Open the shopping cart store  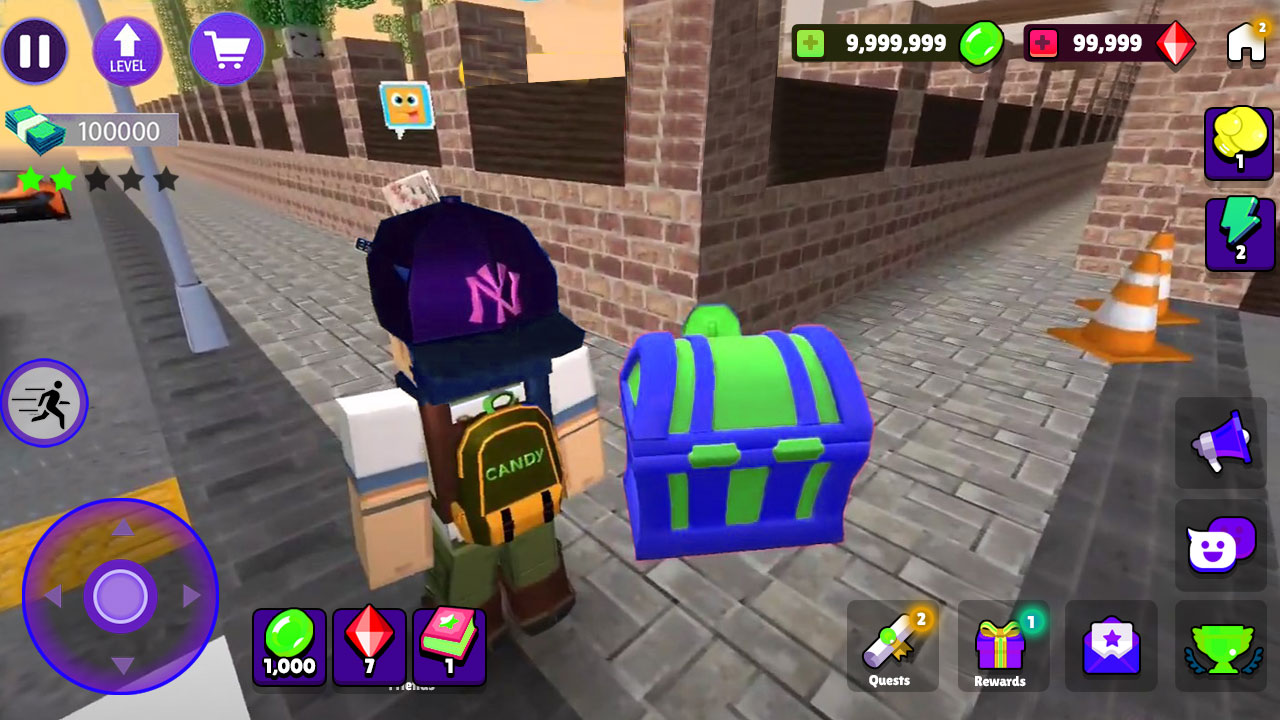tap(226, 48)
